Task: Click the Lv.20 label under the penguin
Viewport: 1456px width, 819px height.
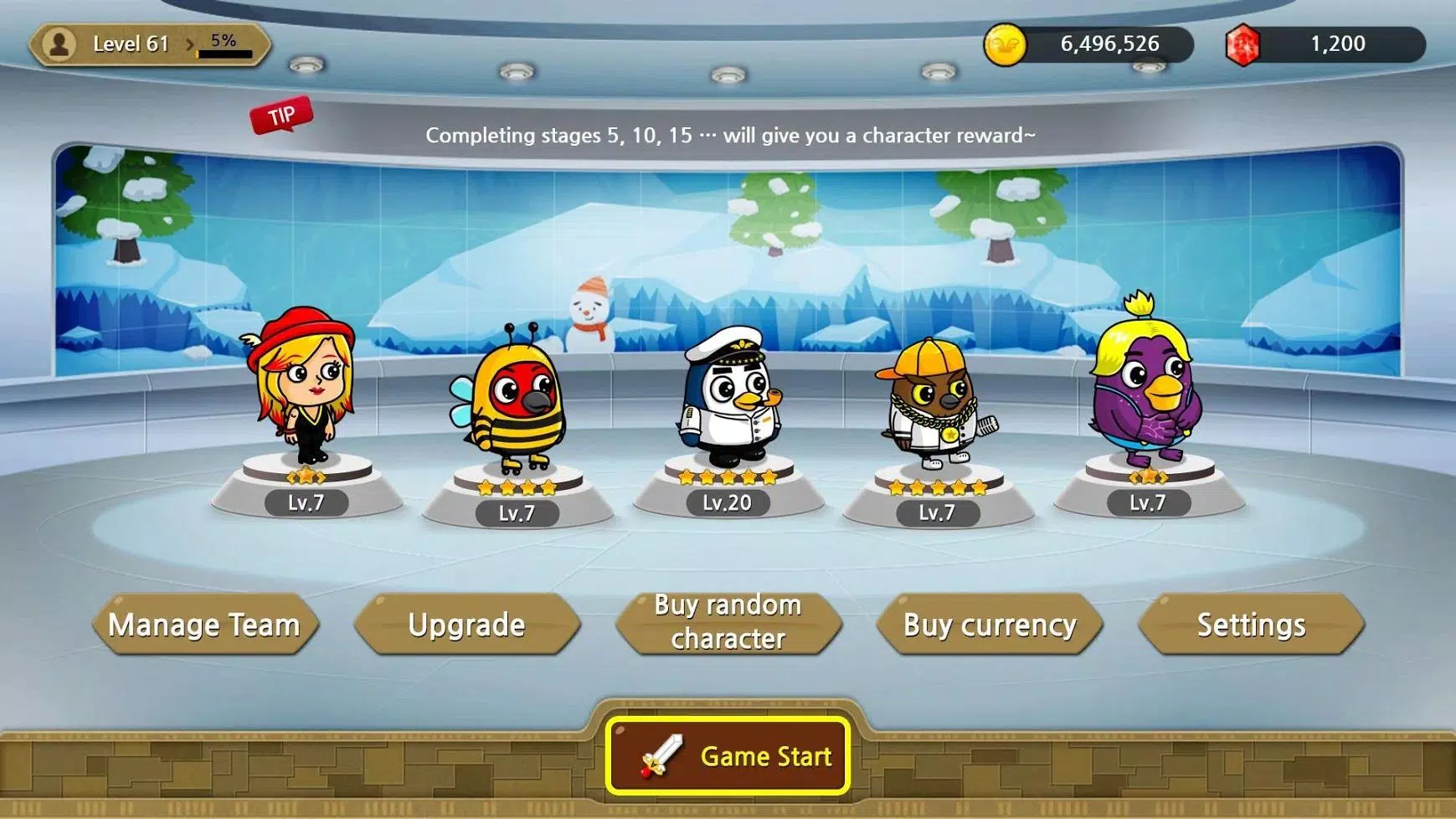Action: click(x=725, y=502)
